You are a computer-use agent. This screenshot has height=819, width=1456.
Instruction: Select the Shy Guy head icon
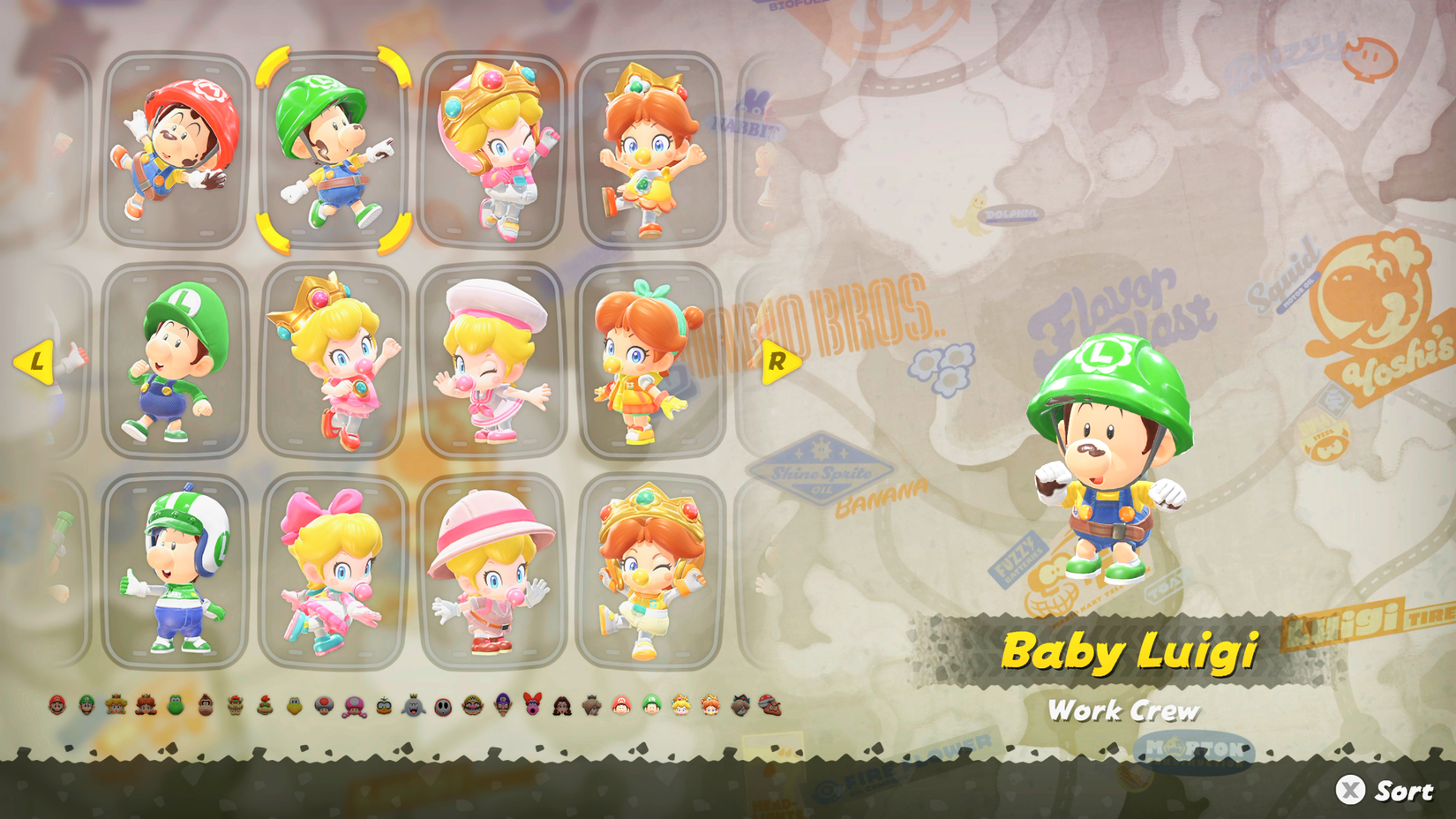(x=442, y=706)
